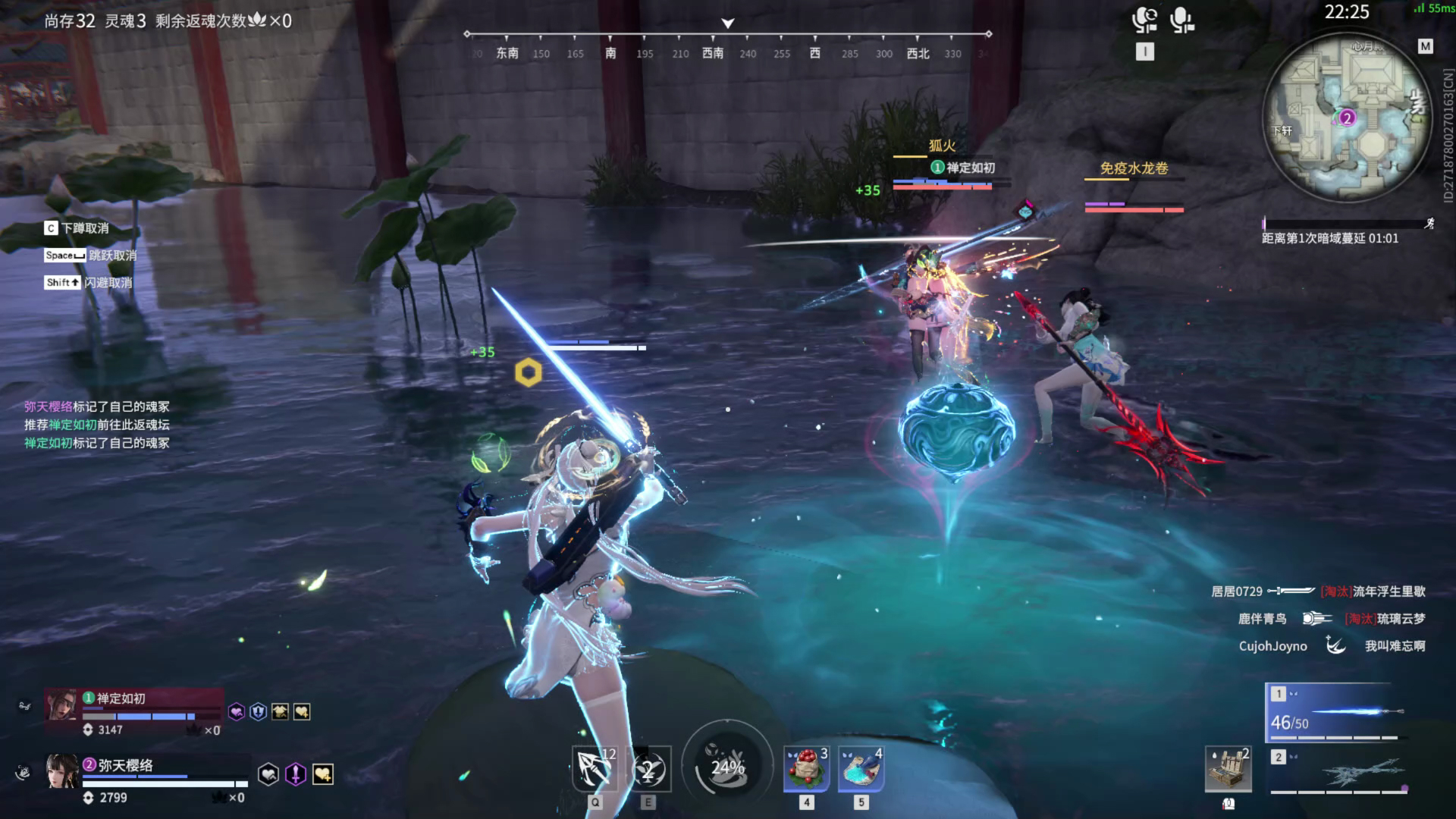The image size is (1456, 819).
Task: Trigger the ultimate ability at 24%
Action: [726, 767]
